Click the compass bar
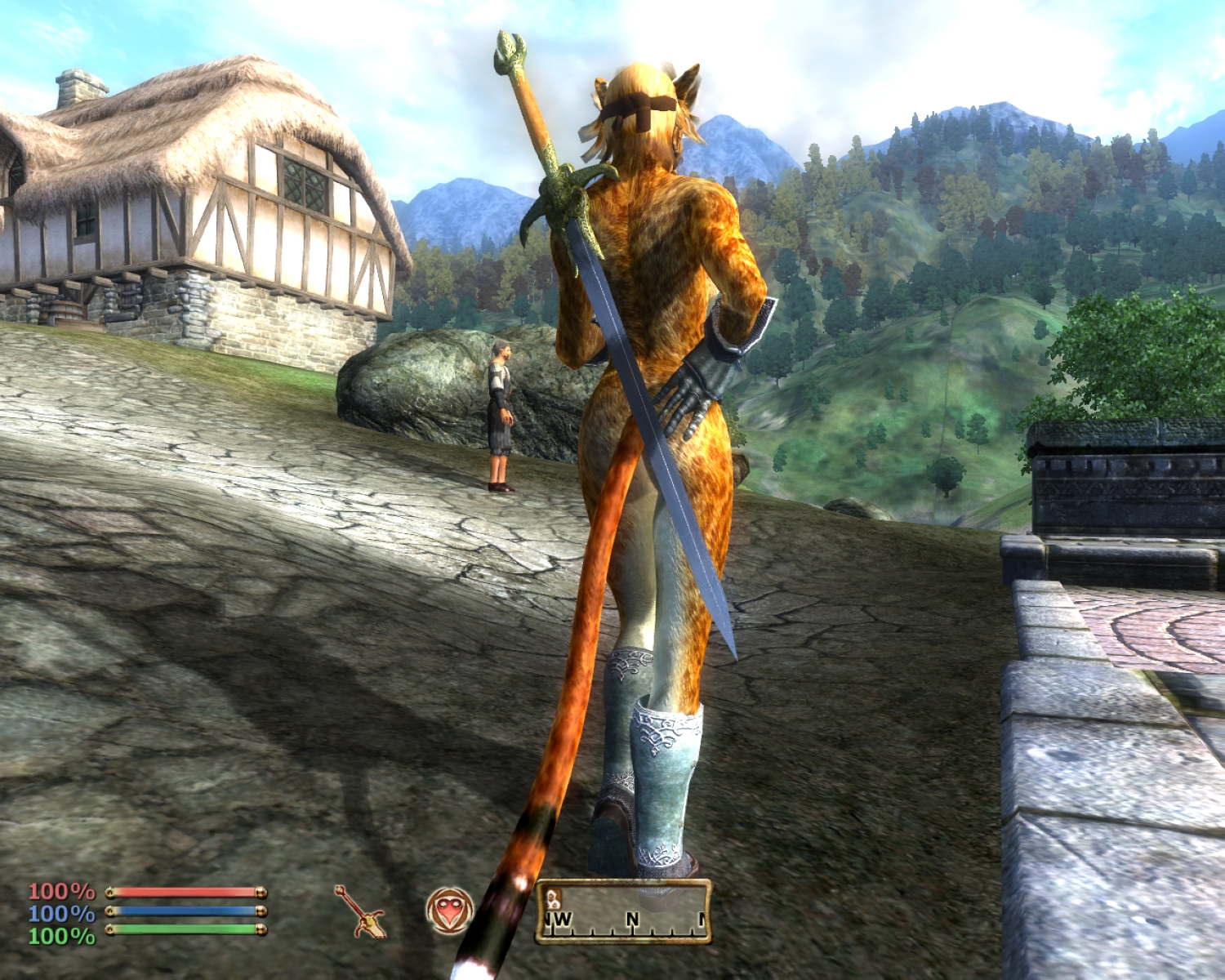Image resolution: width=1225 pixels, height=980 pixels. point(623,913)
